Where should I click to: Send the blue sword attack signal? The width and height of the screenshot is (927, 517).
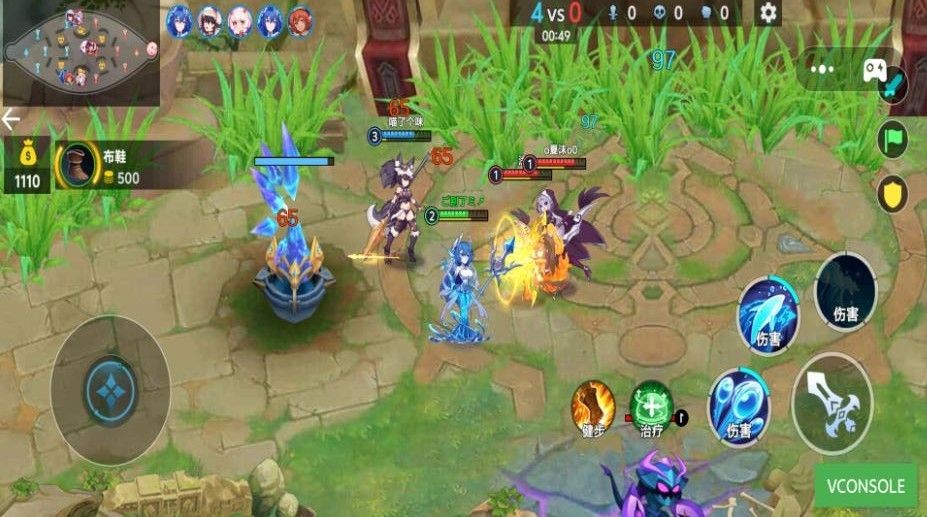(x=892, y=84)
